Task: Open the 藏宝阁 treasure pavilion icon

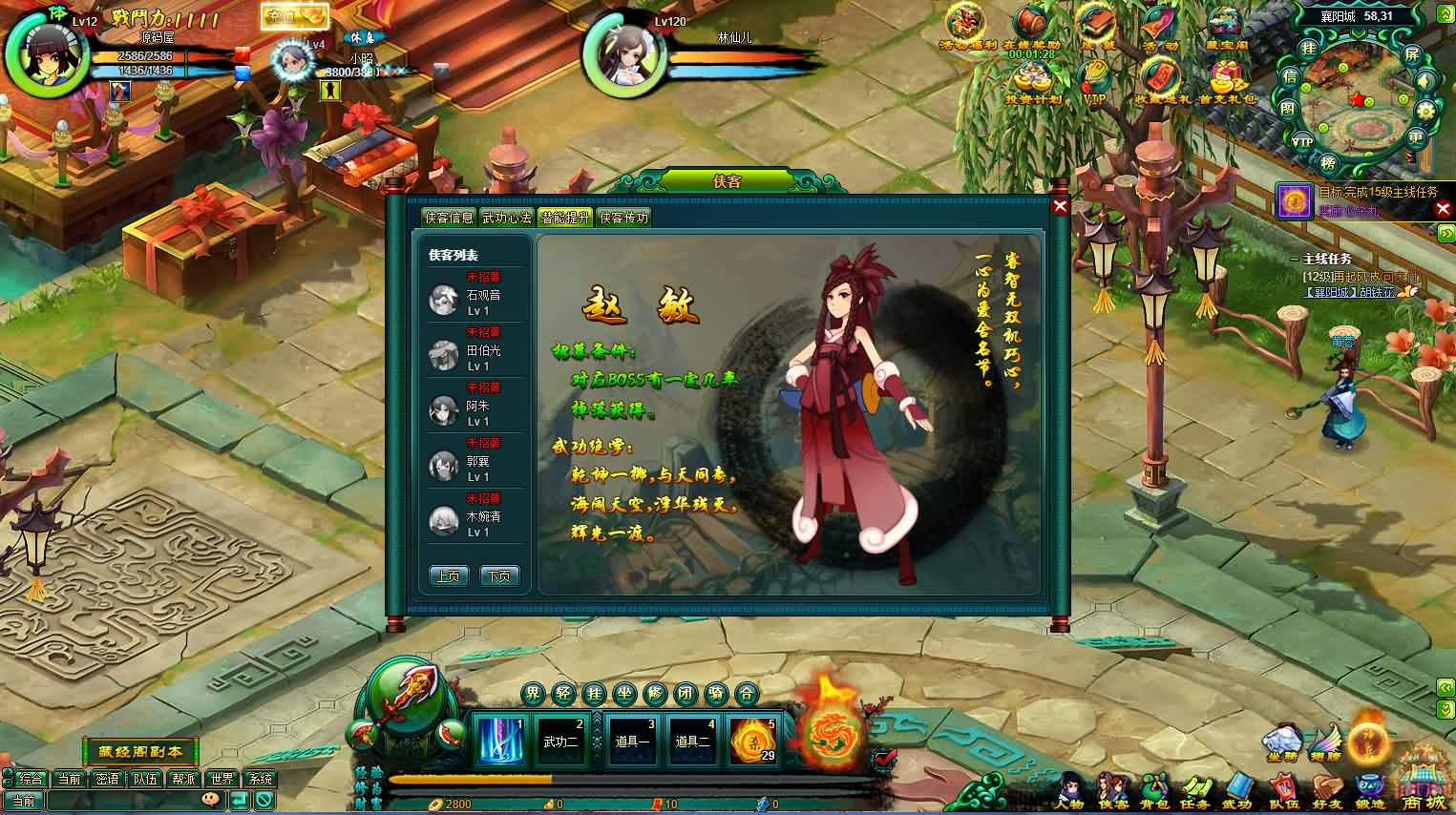Action: pyautogui.click(x=1226, y=24)
